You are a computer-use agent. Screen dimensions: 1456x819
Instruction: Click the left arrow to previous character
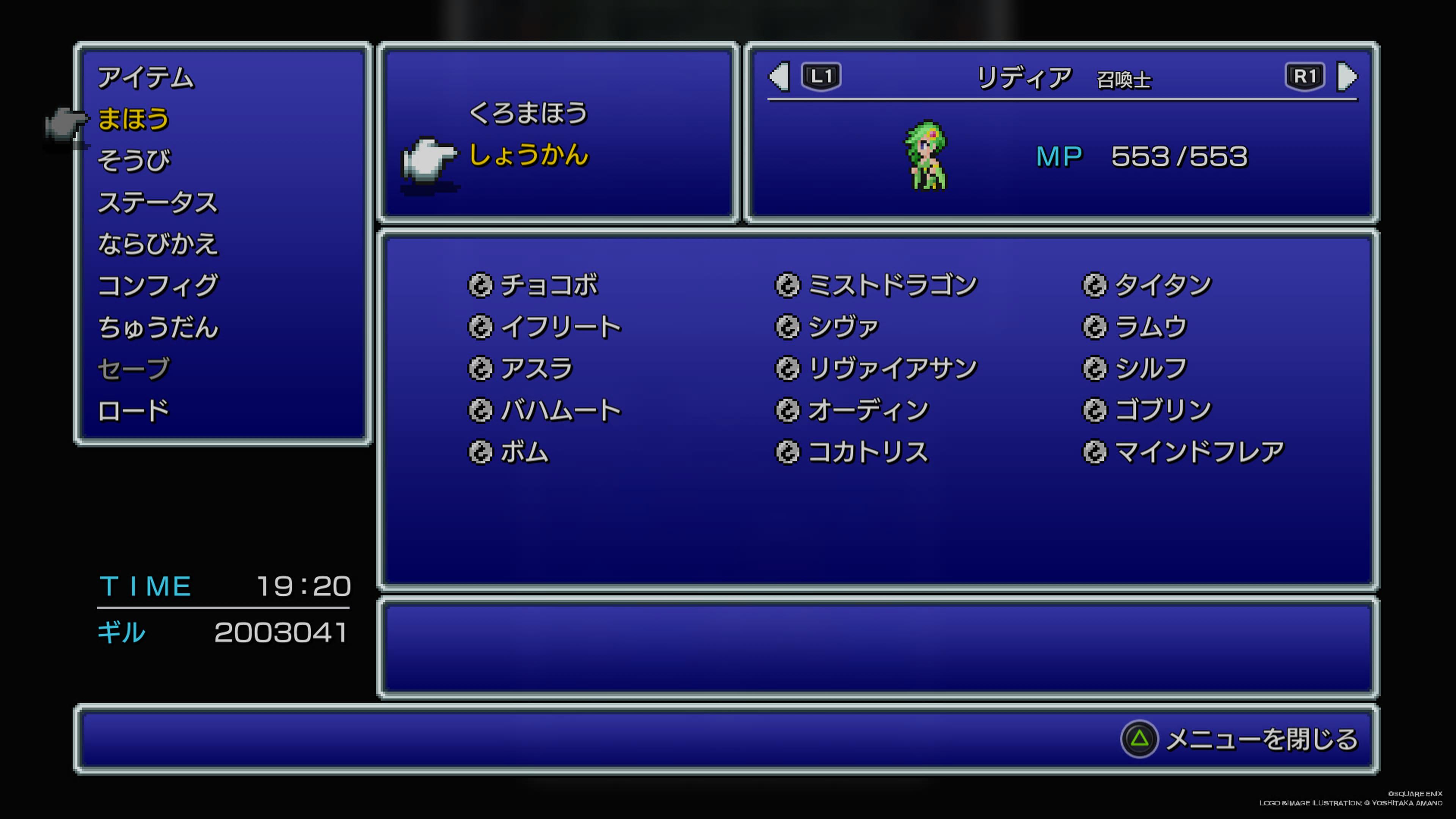tap(779, 77)
